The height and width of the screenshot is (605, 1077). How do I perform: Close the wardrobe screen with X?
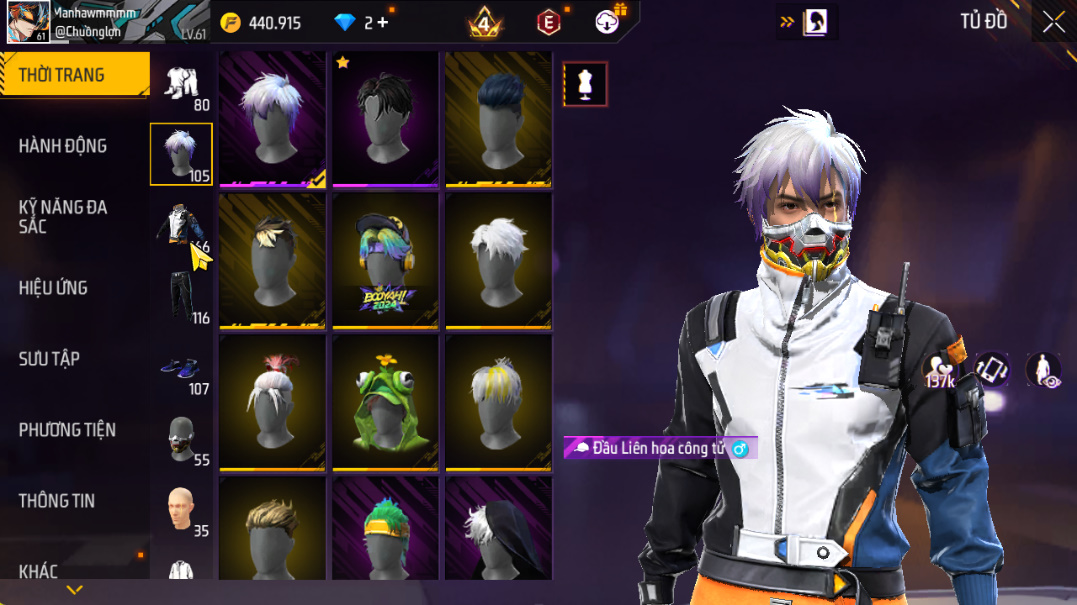point(1053,22)
